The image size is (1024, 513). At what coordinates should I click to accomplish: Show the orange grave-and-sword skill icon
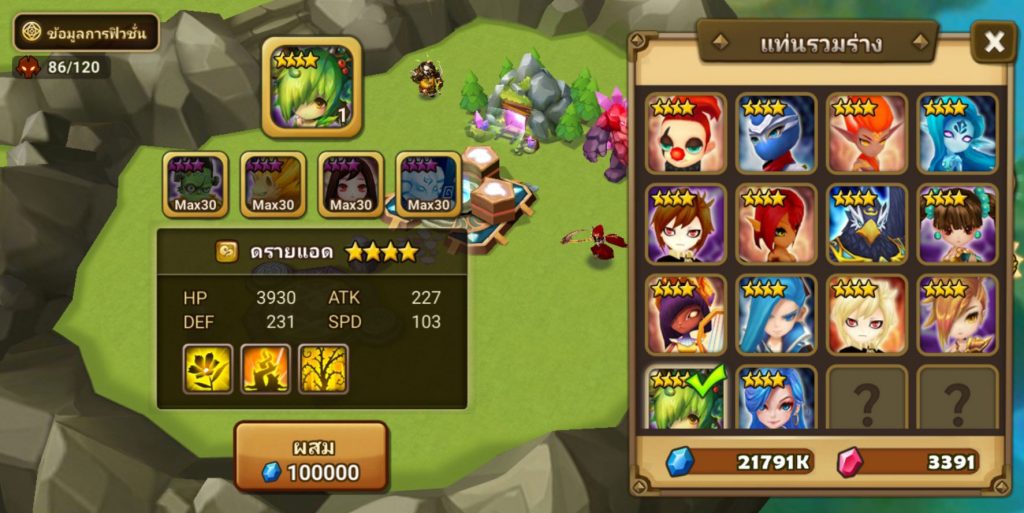coord(266,369)
